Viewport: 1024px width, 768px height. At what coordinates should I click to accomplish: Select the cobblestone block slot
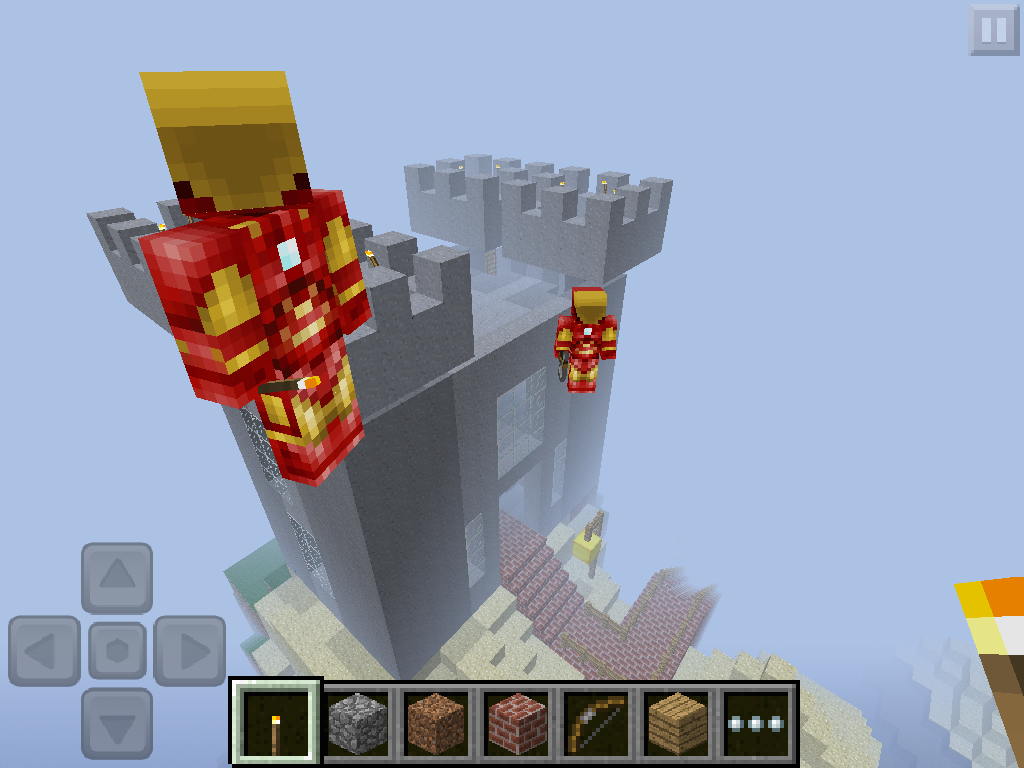[x=358, y=723]
